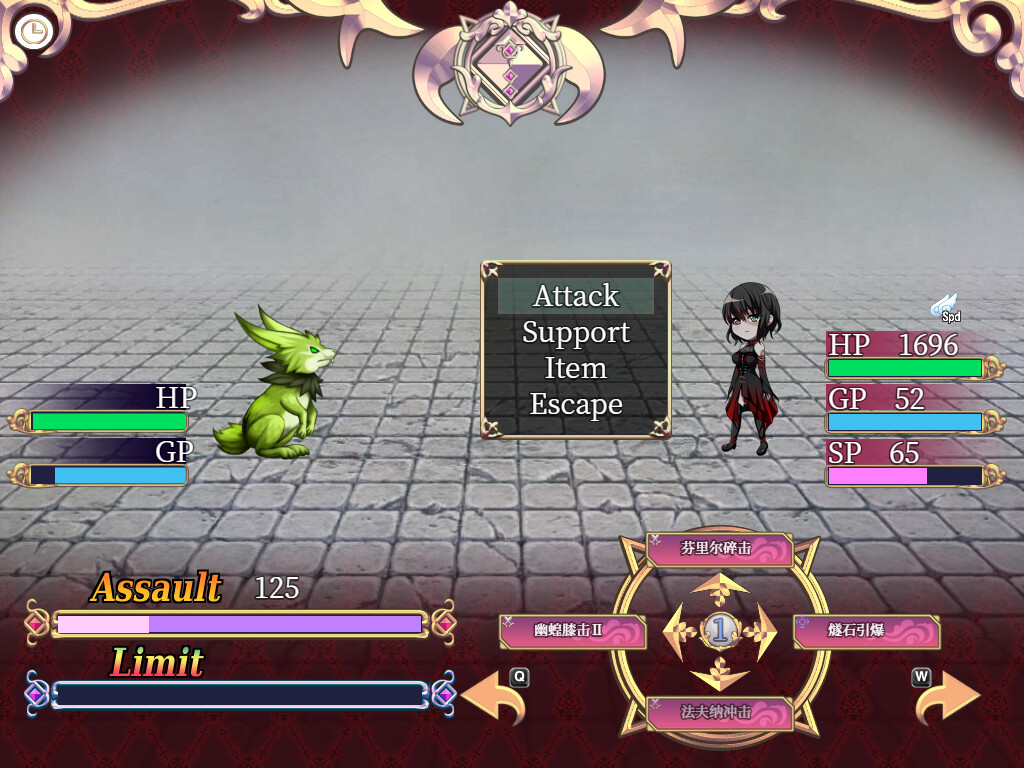Click the clock icon in the corner

[x=33, y=32]
